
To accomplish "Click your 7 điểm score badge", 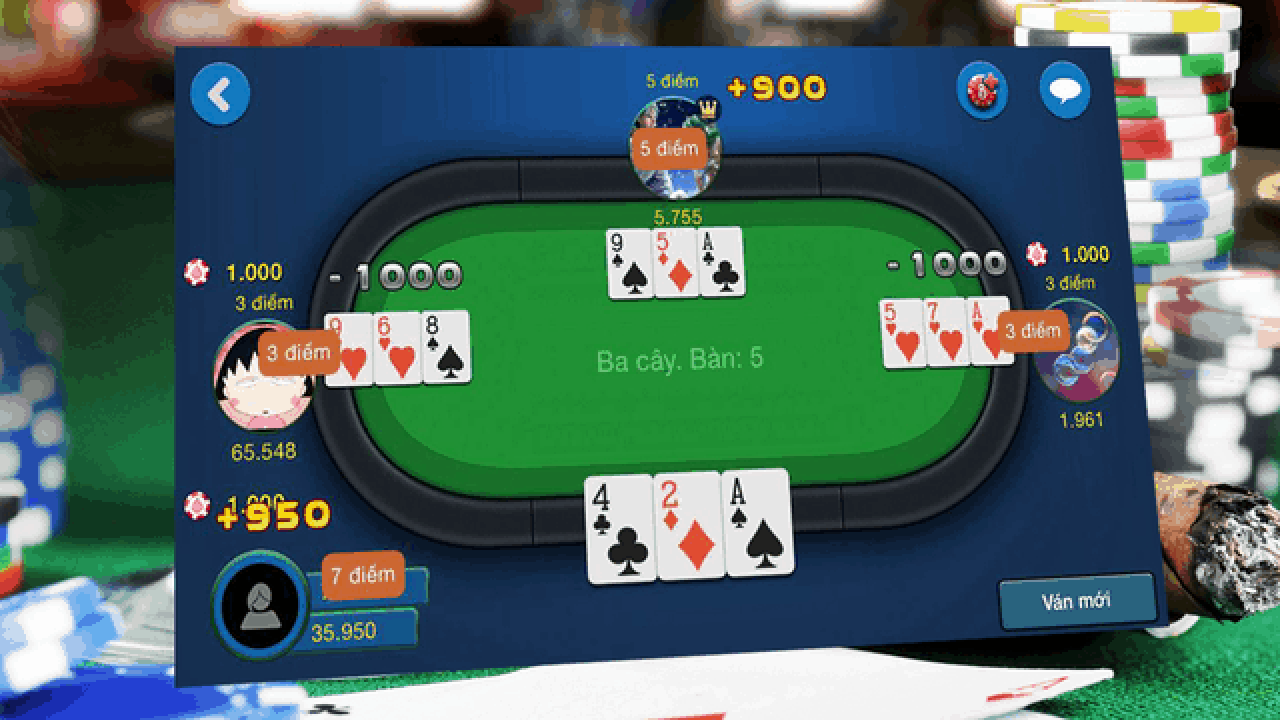I will pyautogui.click(x=361, y=576).
